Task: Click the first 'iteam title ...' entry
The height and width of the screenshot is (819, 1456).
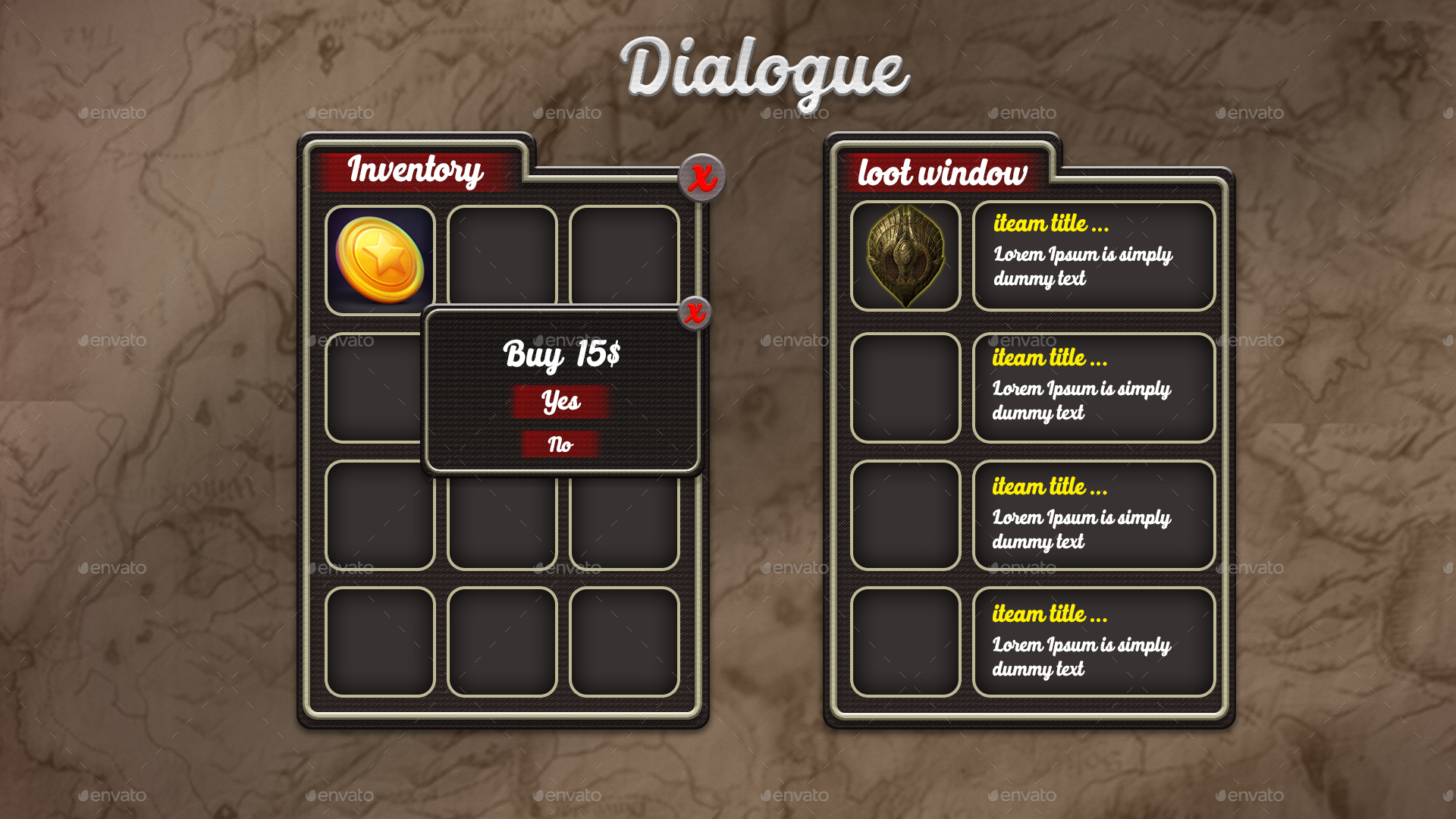Action: click(x=1052, y=224)
